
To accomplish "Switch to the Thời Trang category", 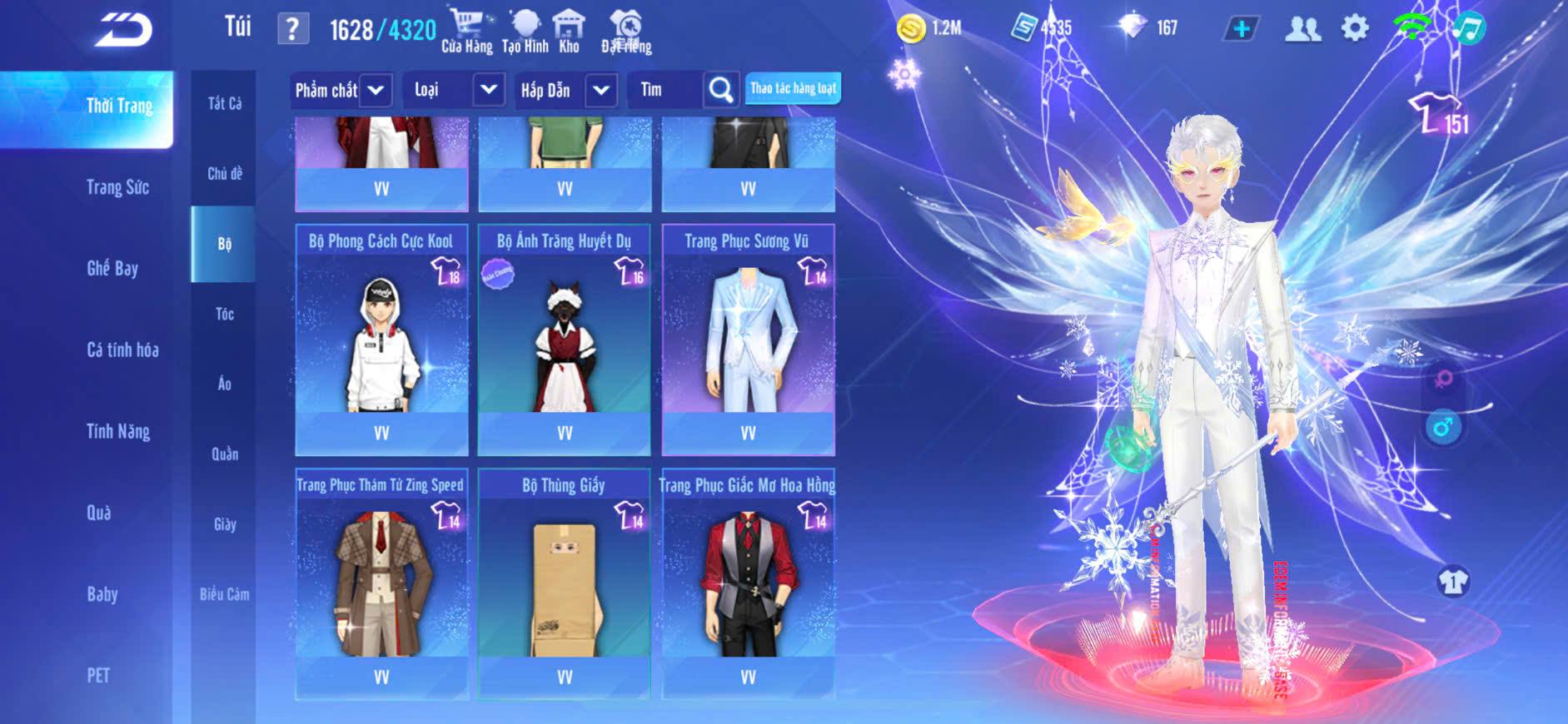I will [x=119, y=107].
